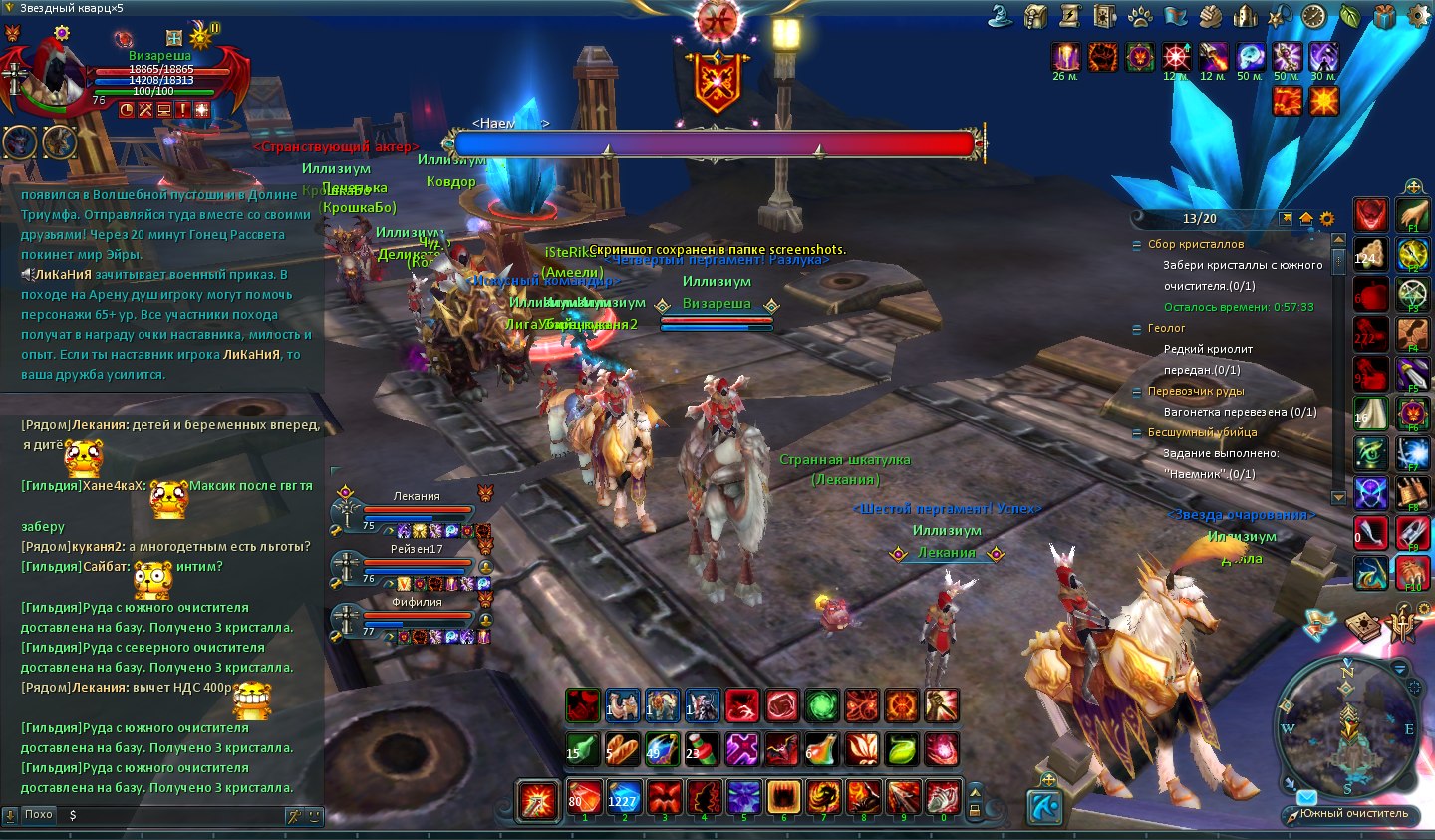Click the wizard hat menu icon
This screenshot has height=840, width=1435.
pyautogui.click(x=1001, y=16)
